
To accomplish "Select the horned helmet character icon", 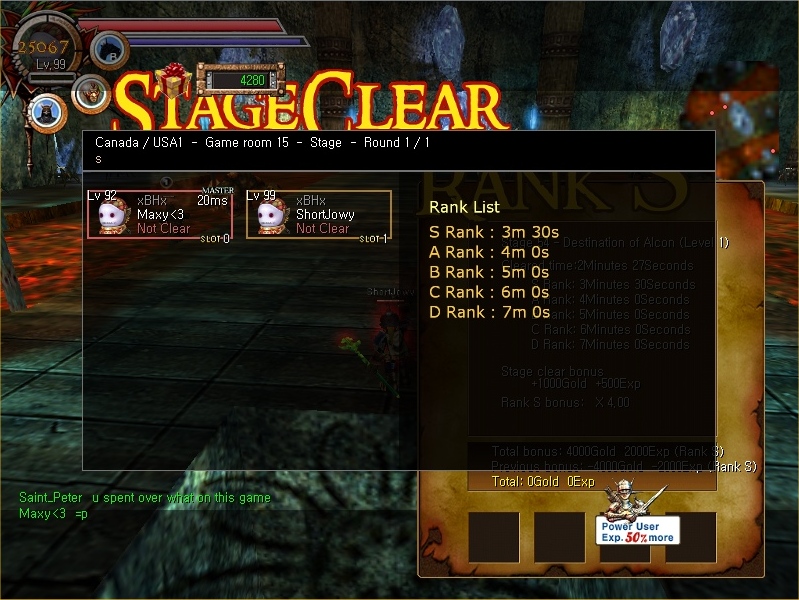I will click(x=45, y=112).
